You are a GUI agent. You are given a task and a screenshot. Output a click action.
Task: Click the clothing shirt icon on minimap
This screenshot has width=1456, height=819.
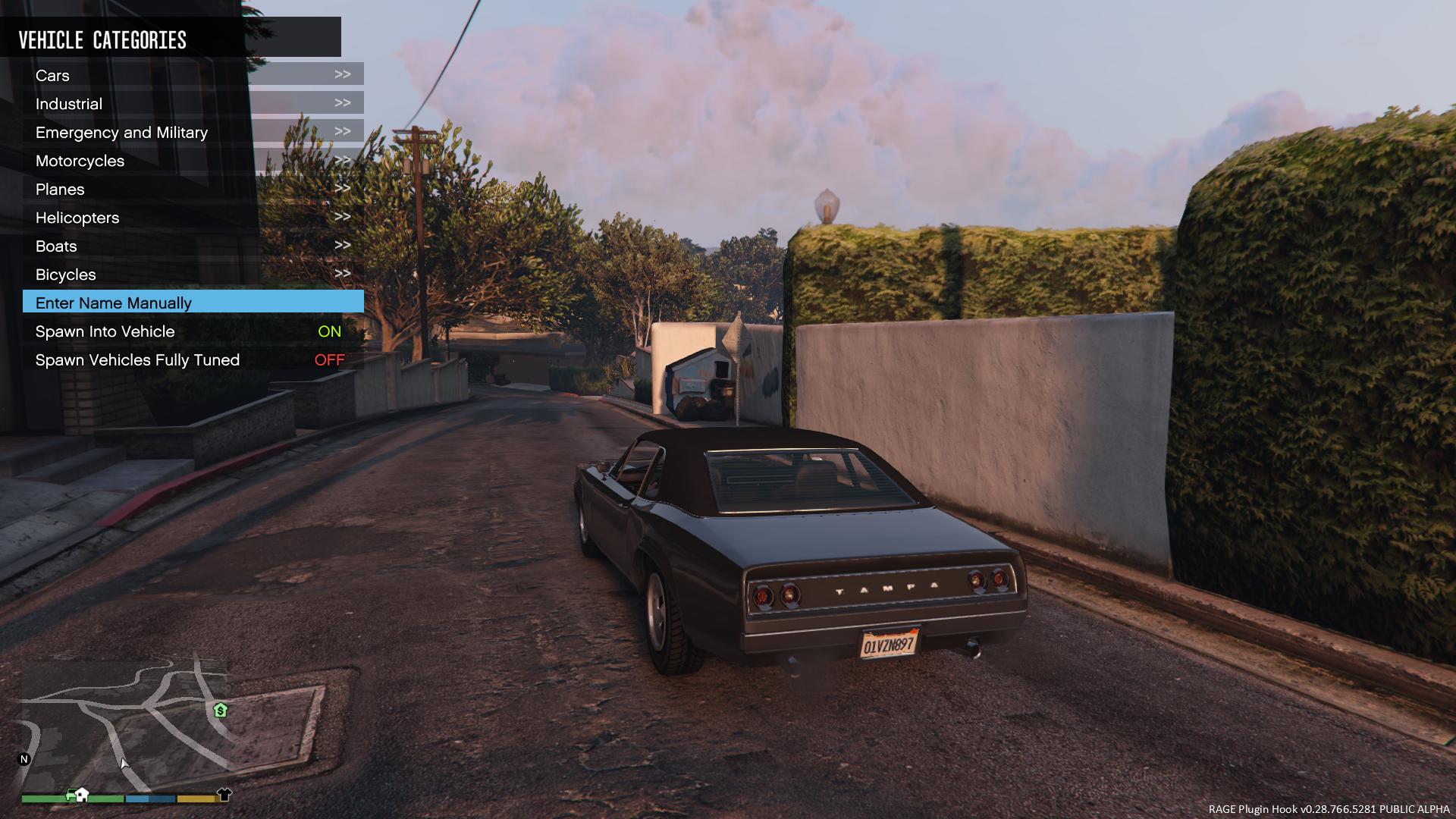224,794
